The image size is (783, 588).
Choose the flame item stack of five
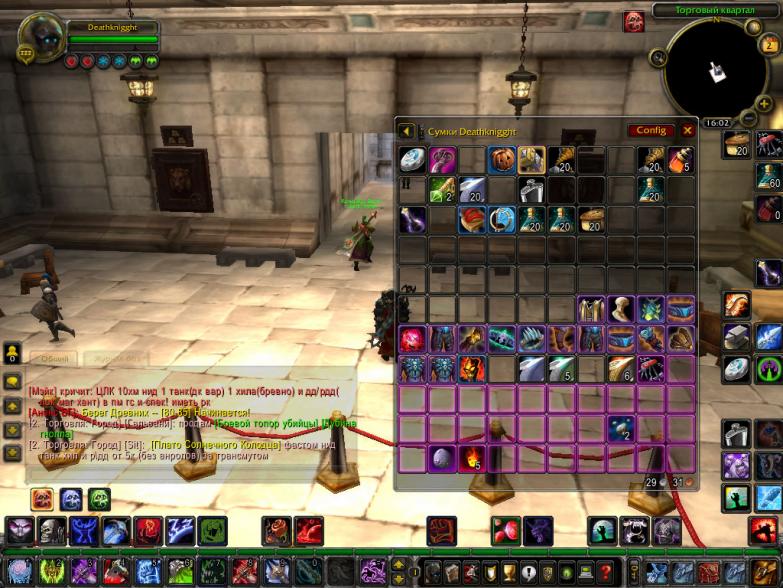[472, 459]
